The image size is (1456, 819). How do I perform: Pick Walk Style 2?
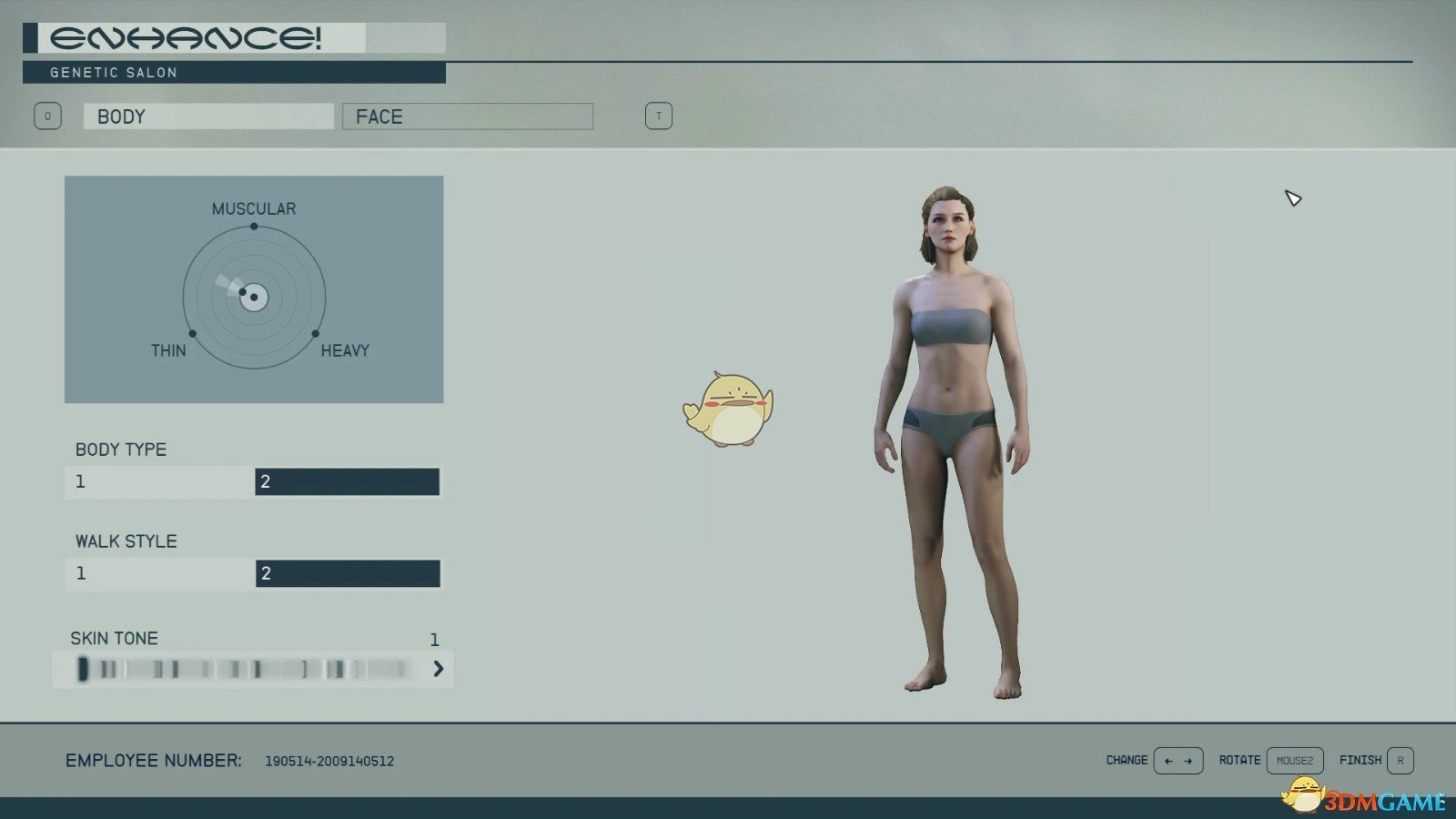tap(348, 573)
